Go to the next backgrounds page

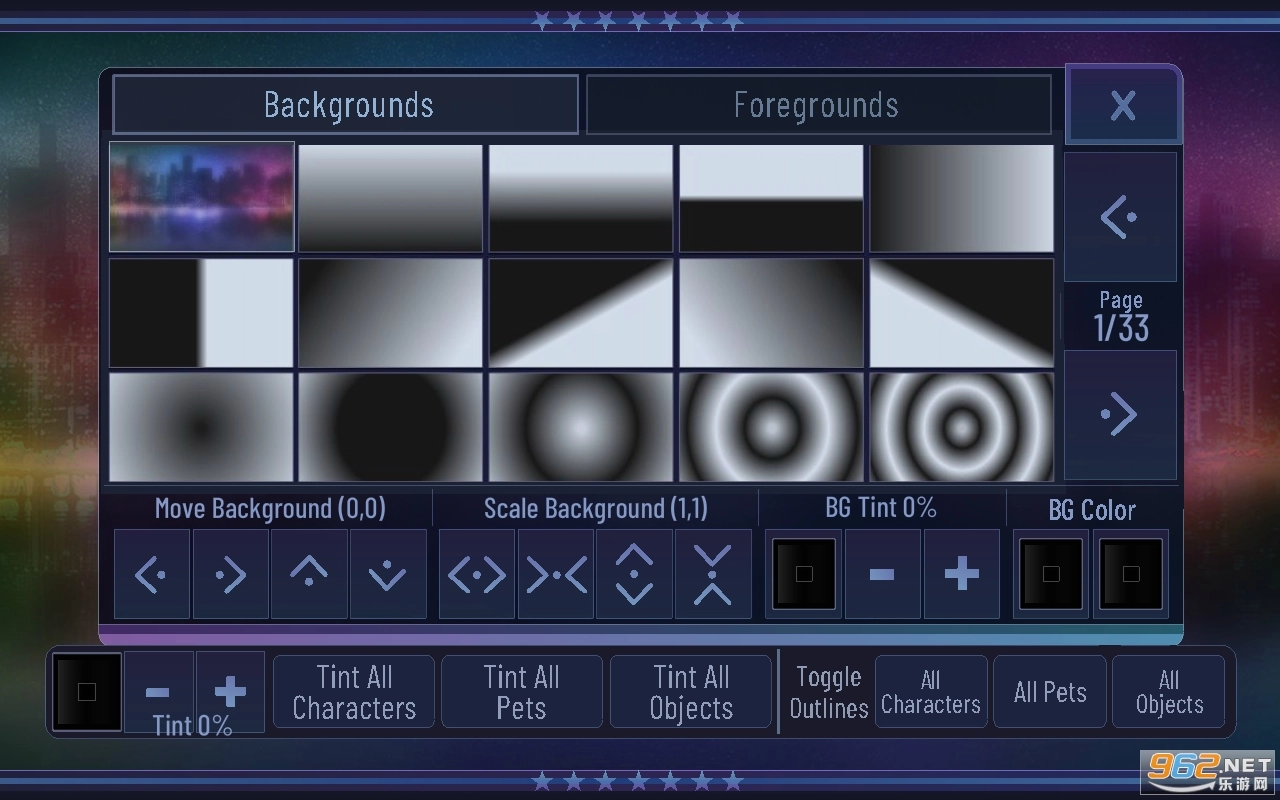coord(1120,414)
